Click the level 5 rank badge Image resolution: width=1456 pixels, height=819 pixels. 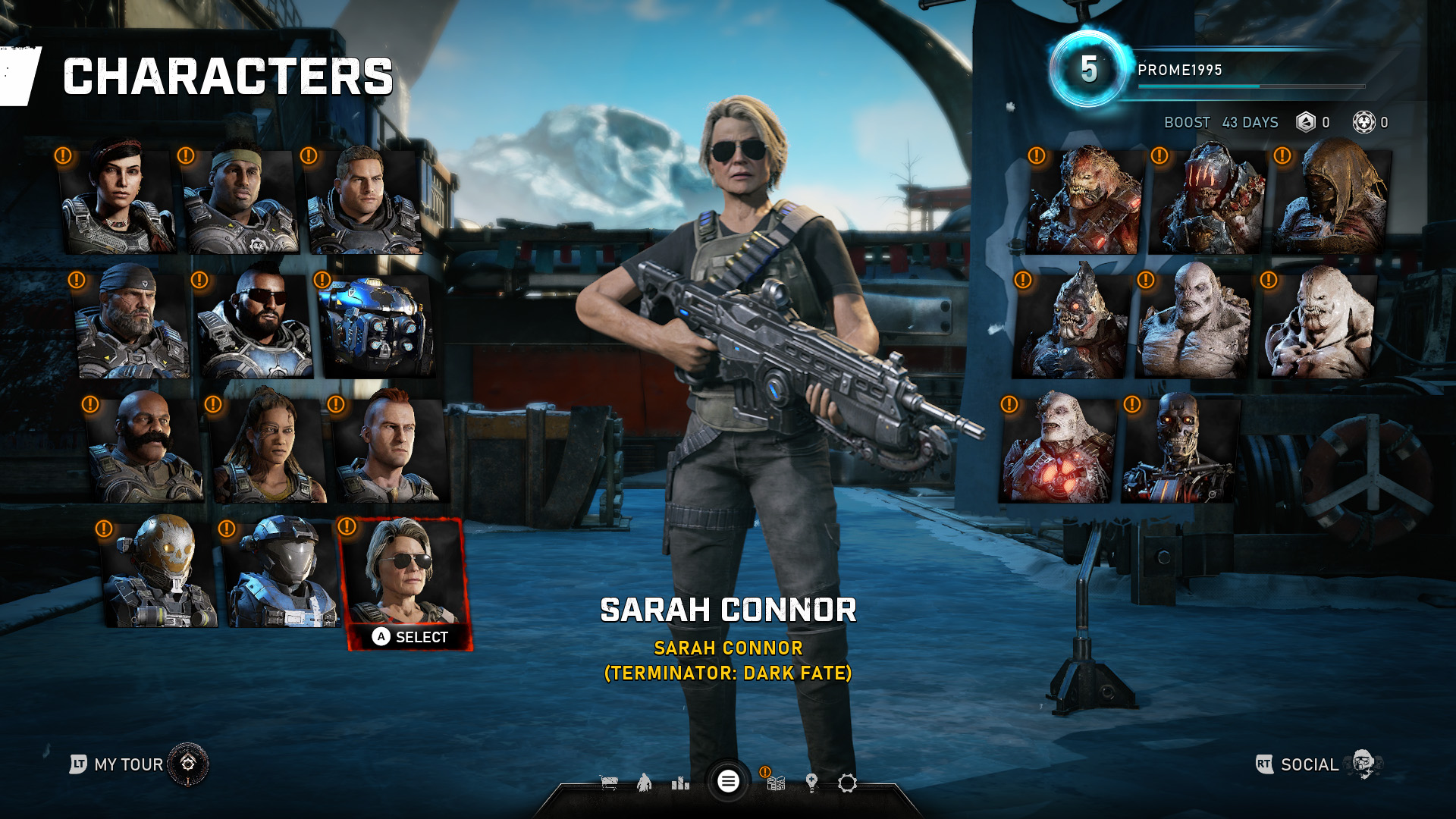(x=1090, y=71)
